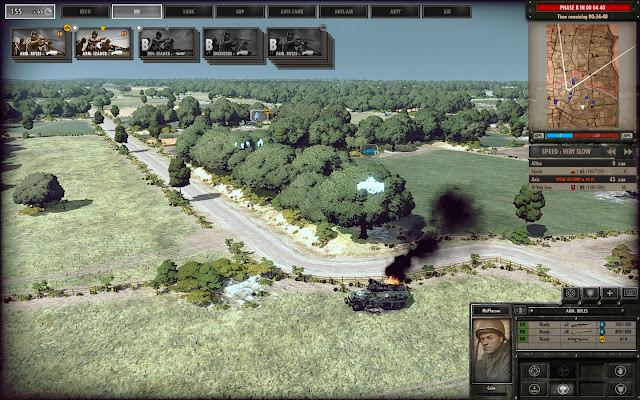
Task: Open the ANTI-AIR category tab
Action: tap(343, 12)
